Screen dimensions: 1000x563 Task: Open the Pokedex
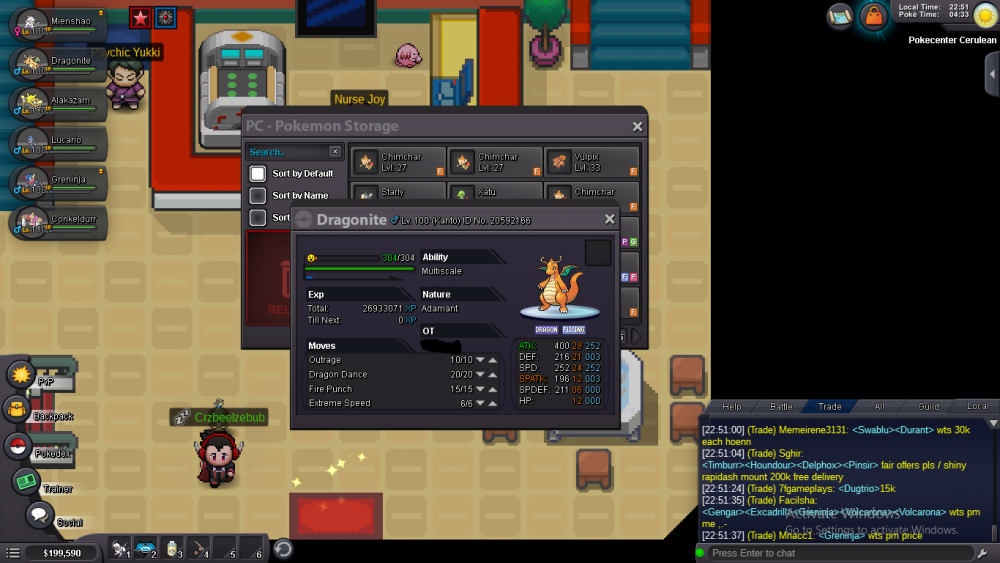(x=18, y=446)
